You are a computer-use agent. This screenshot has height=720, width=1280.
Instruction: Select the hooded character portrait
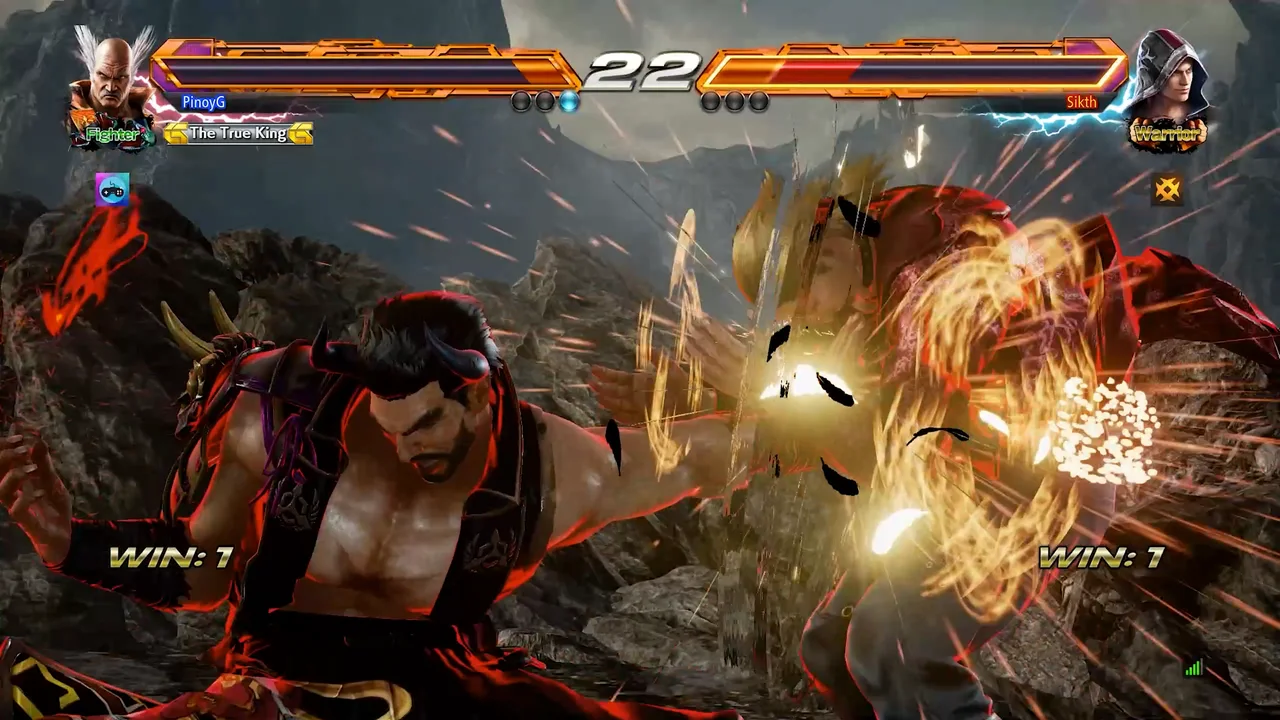1169,75
